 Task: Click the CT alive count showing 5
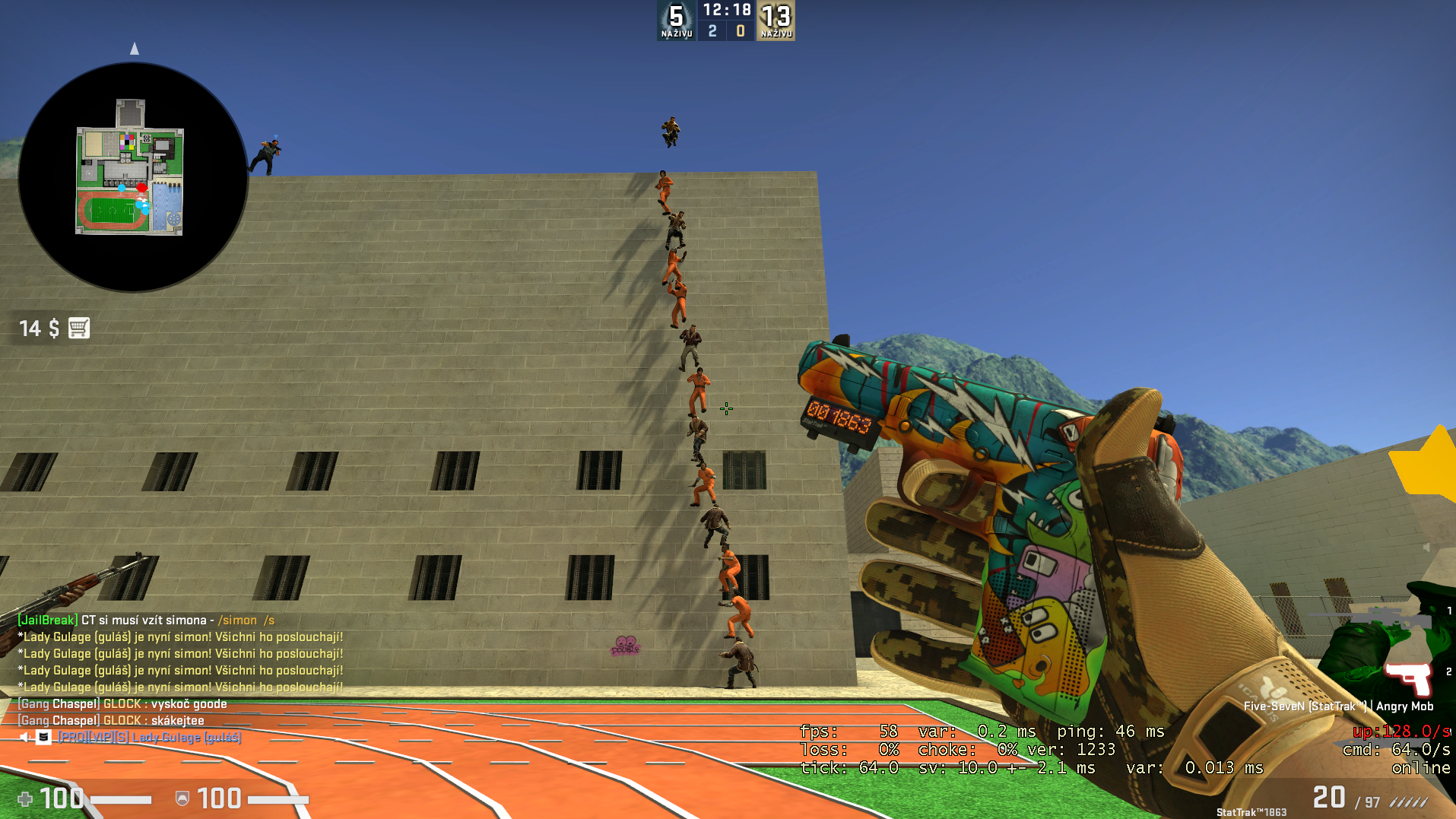(x=675, y=15)
